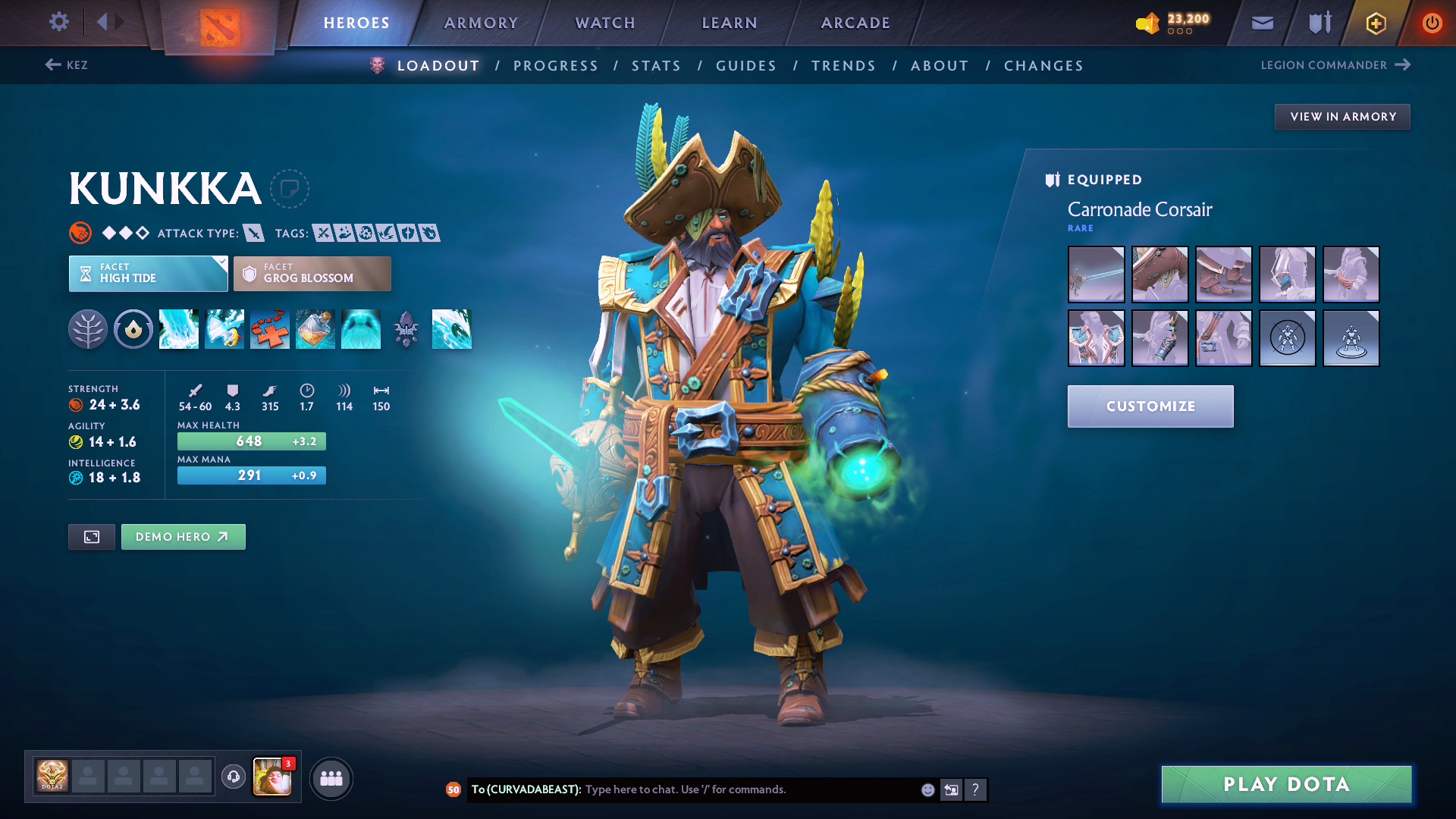Go to the Learn tab
Screen dimensions: 1456x819
point(730,23)
